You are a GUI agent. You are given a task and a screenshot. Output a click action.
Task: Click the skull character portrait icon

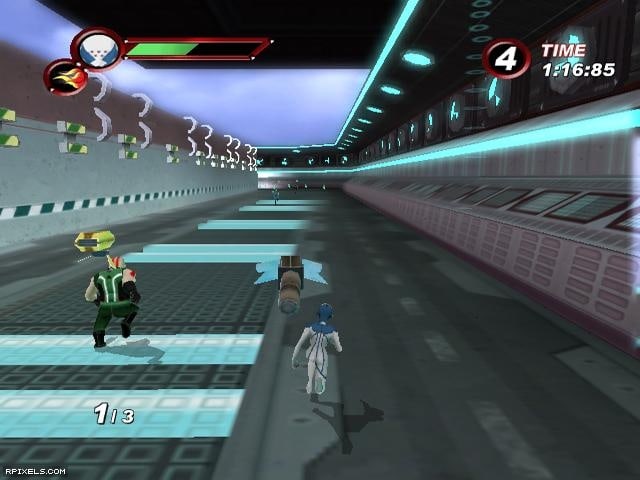98,48
